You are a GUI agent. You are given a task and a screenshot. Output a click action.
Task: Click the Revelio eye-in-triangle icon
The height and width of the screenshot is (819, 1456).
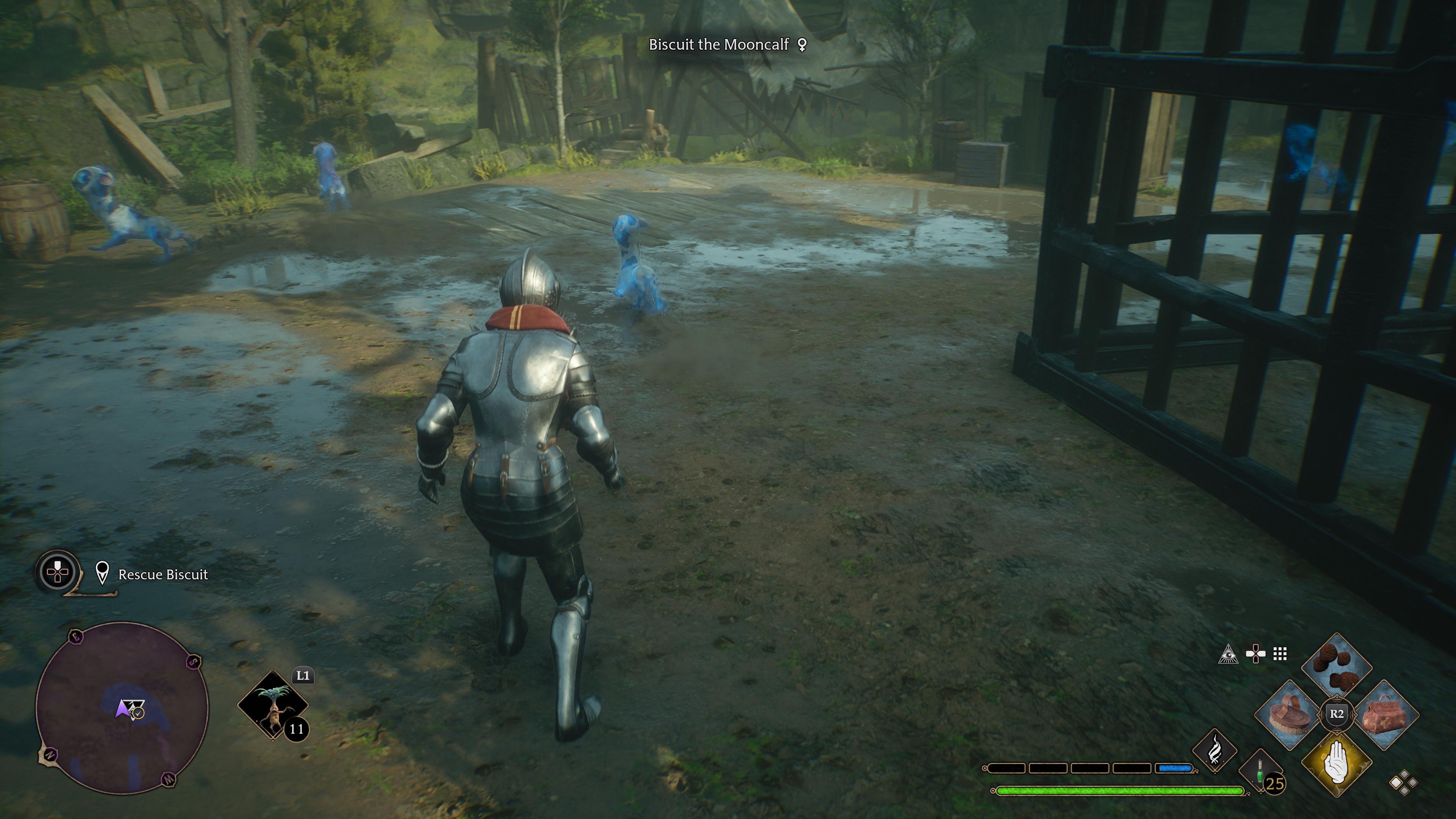pyautogui.click(x=1228, y=654)
